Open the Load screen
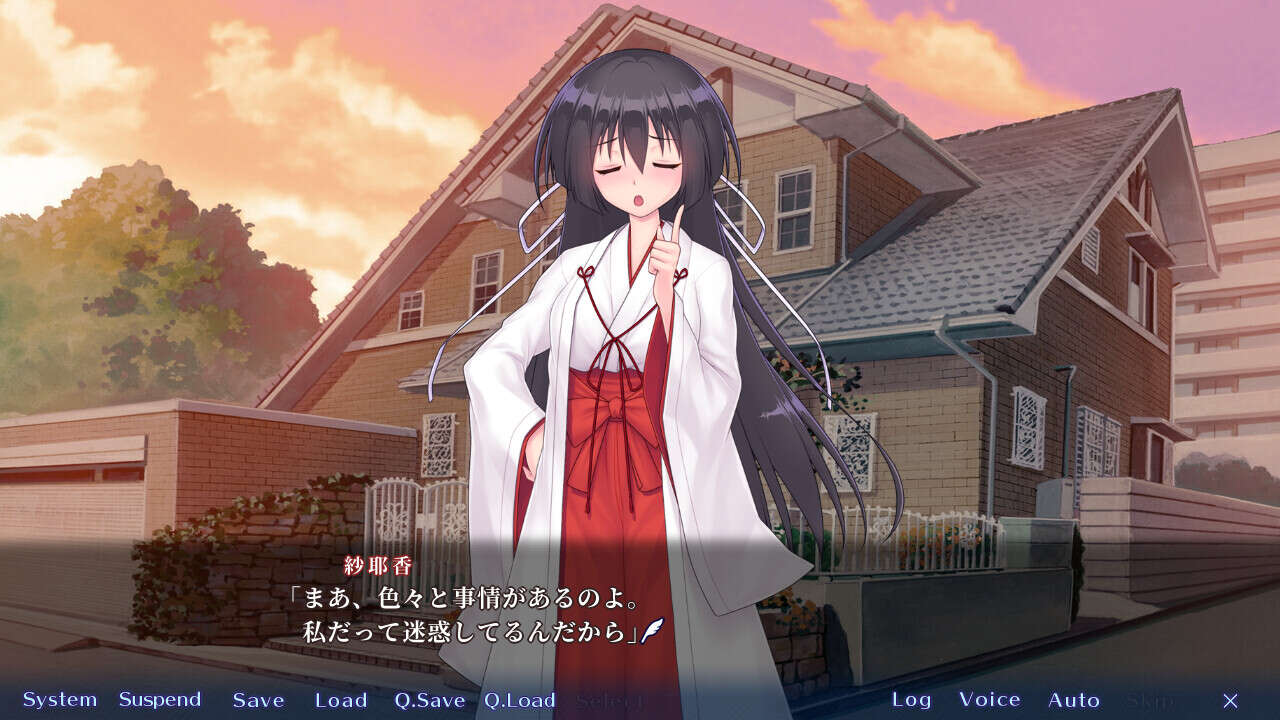The image size is (1280, 720). point(341,700)
